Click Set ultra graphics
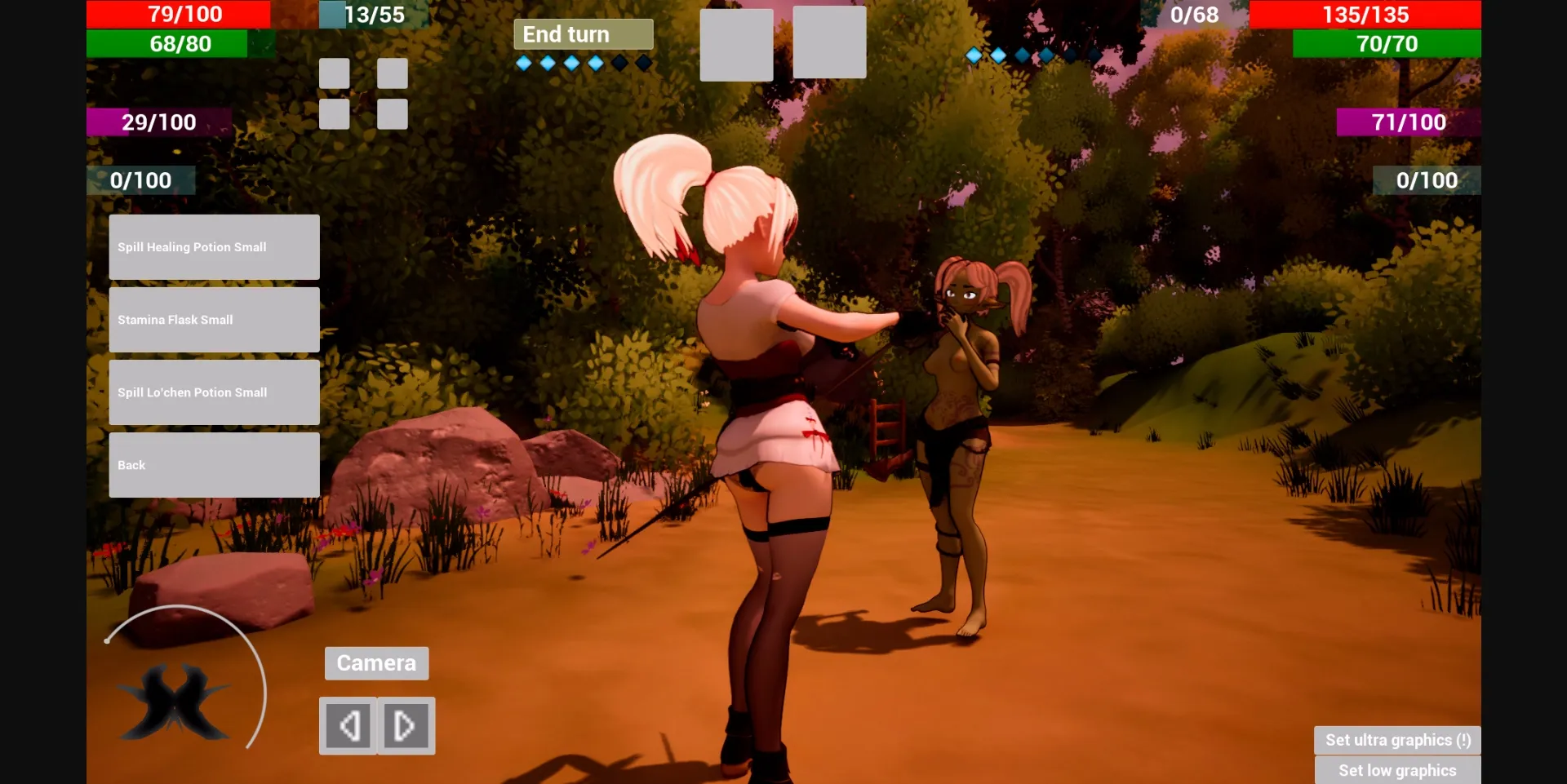 coord(1397,739)
